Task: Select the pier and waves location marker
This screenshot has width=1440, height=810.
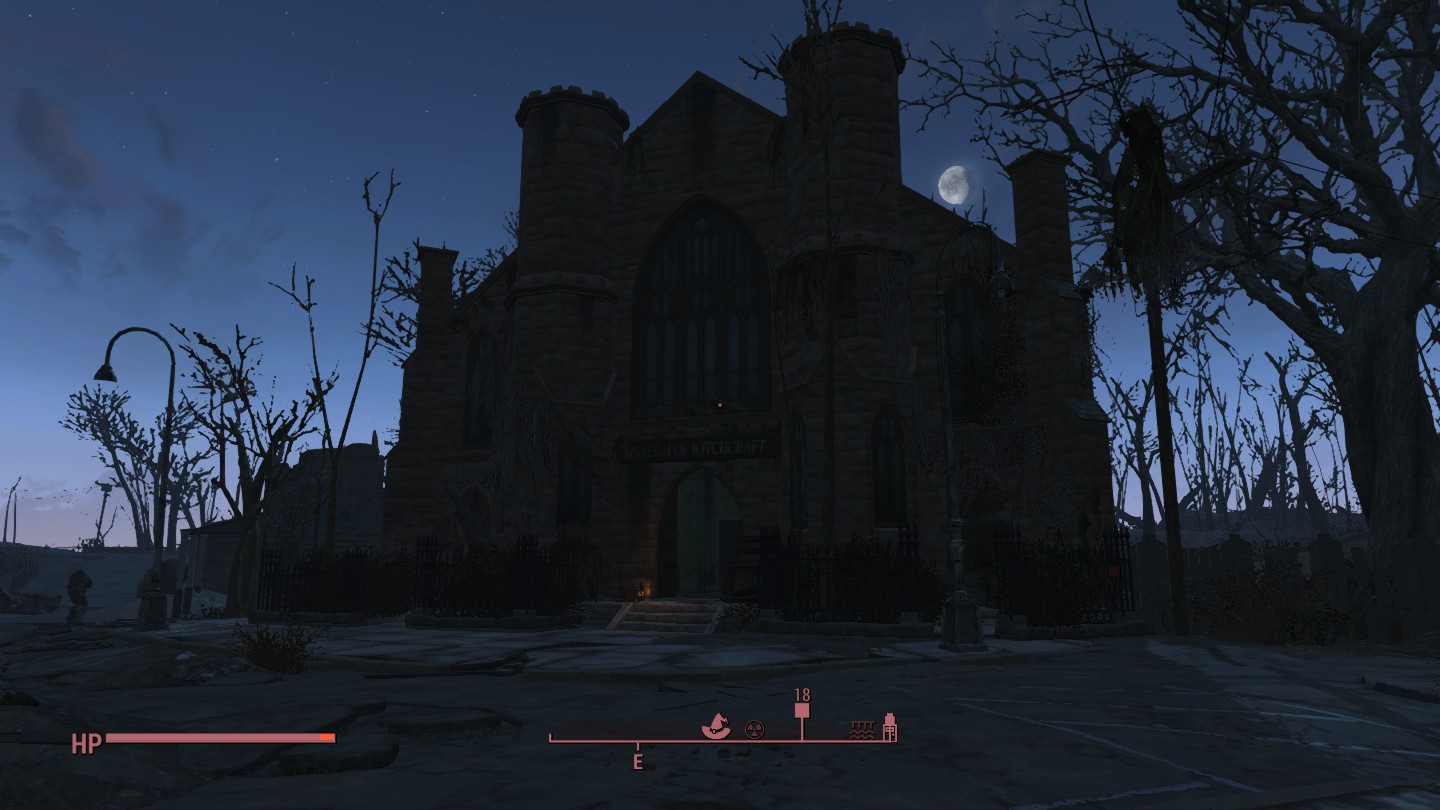Action: point(862,730)
